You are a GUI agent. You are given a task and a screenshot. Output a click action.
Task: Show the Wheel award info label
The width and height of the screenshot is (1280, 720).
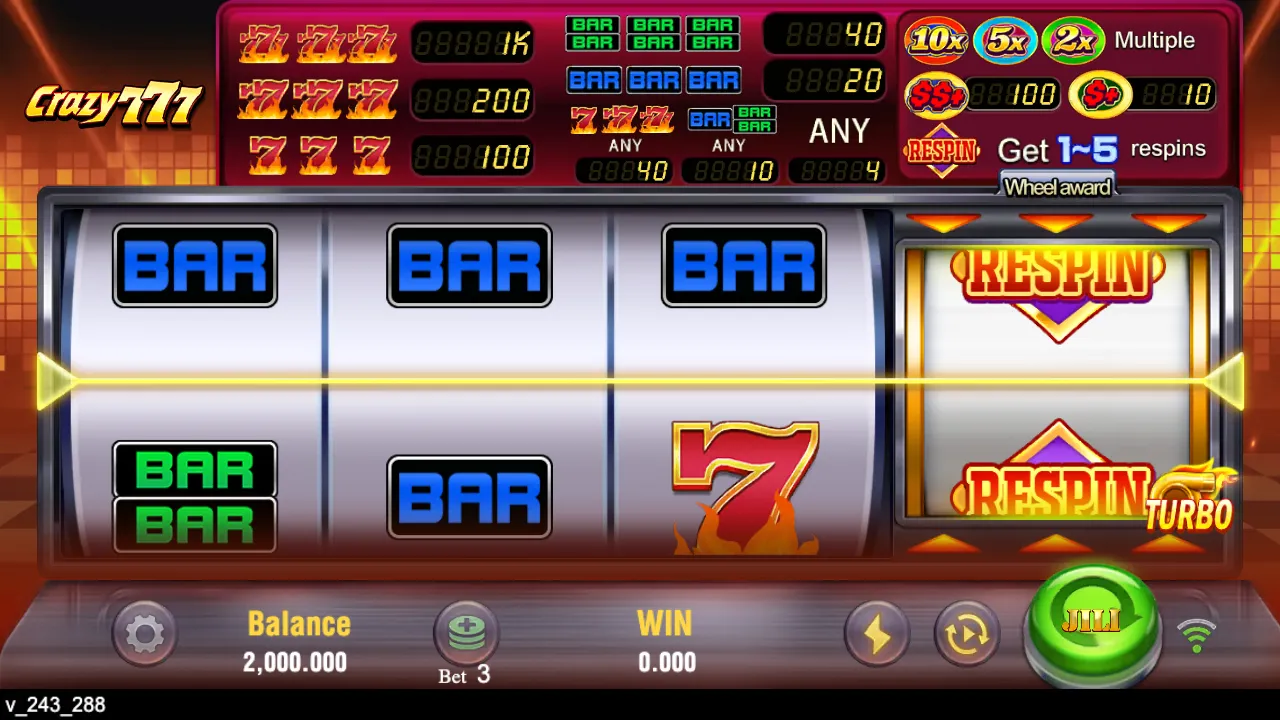1057,187
